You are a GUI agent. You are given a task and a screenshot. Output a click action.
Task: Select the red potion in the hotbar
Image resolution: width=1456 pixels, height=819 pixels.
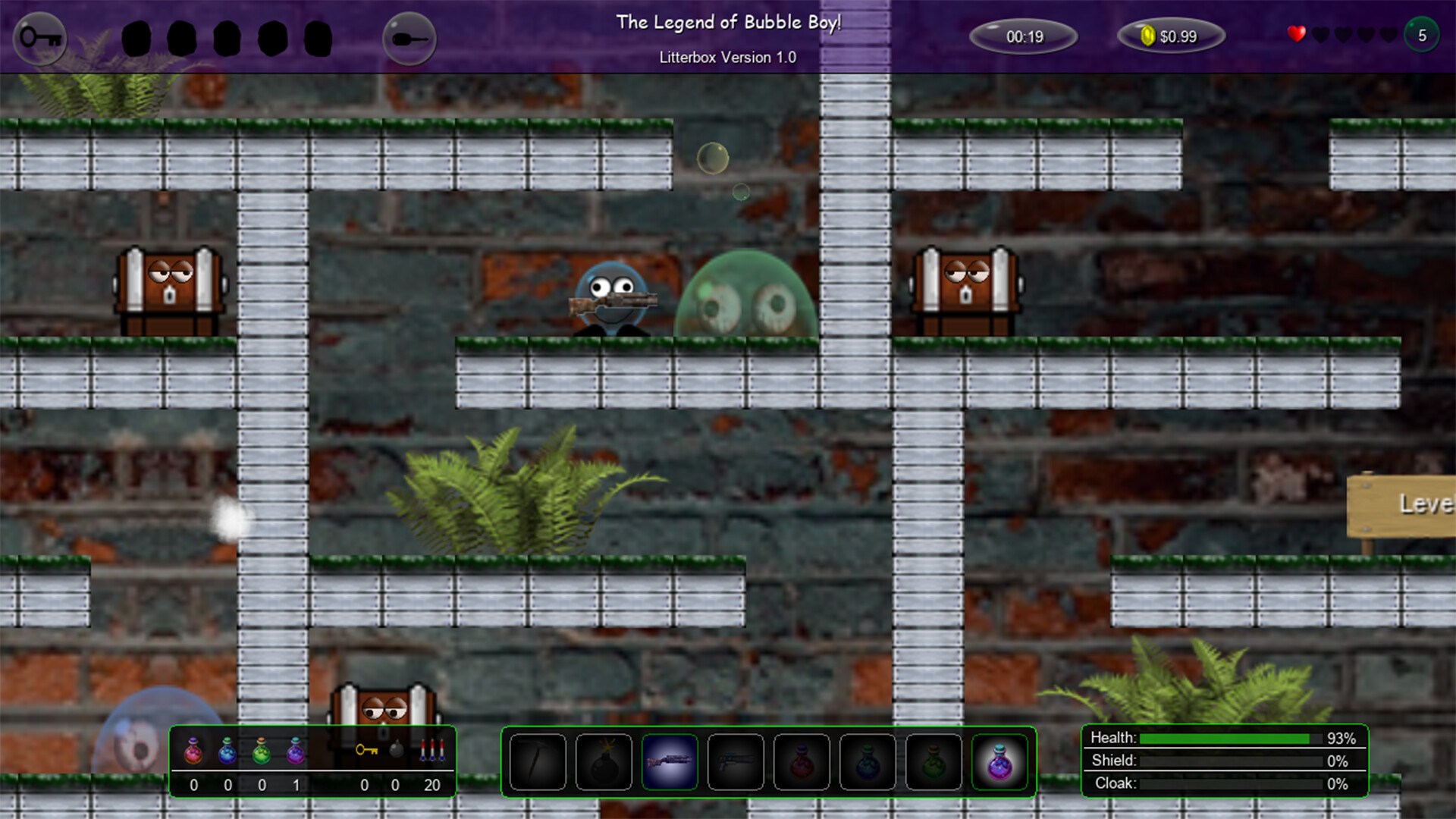(802, 762)
